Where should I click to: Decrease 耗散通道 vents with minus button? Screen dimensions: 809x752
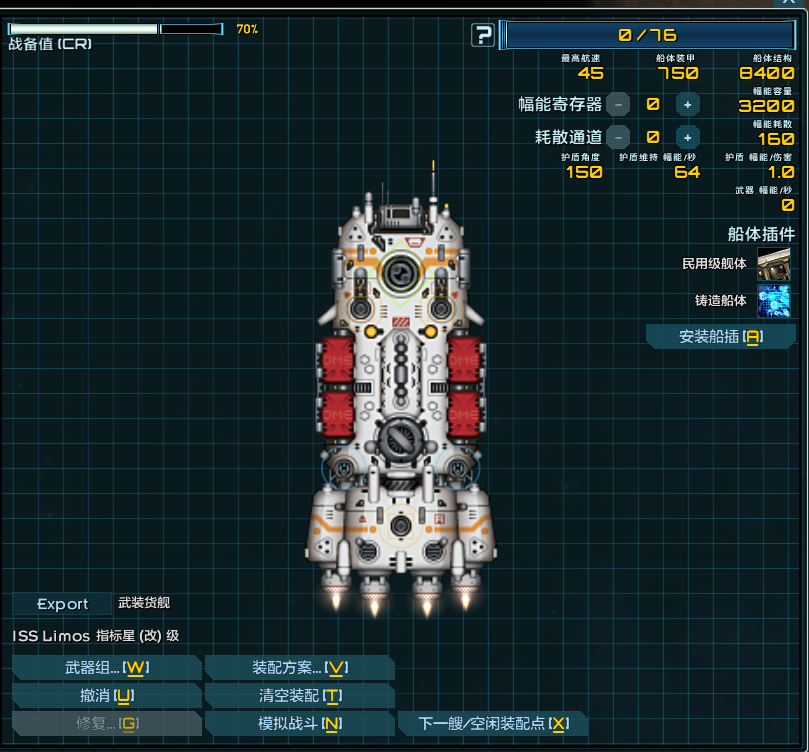pos(618,137)
